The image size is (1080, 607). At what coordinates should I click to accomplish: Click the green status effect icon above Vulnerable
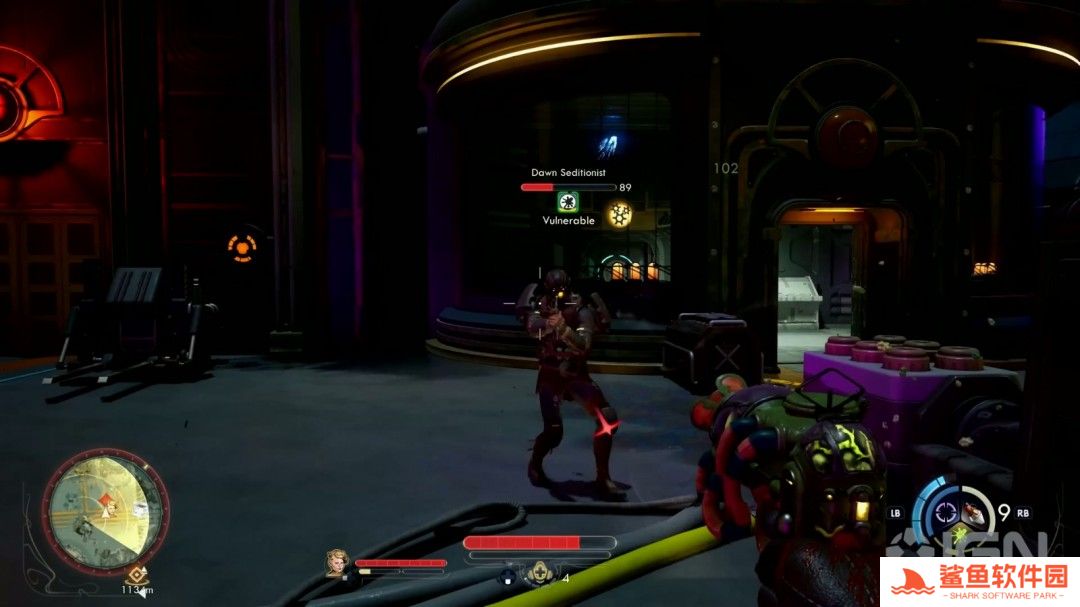[568, 201]
